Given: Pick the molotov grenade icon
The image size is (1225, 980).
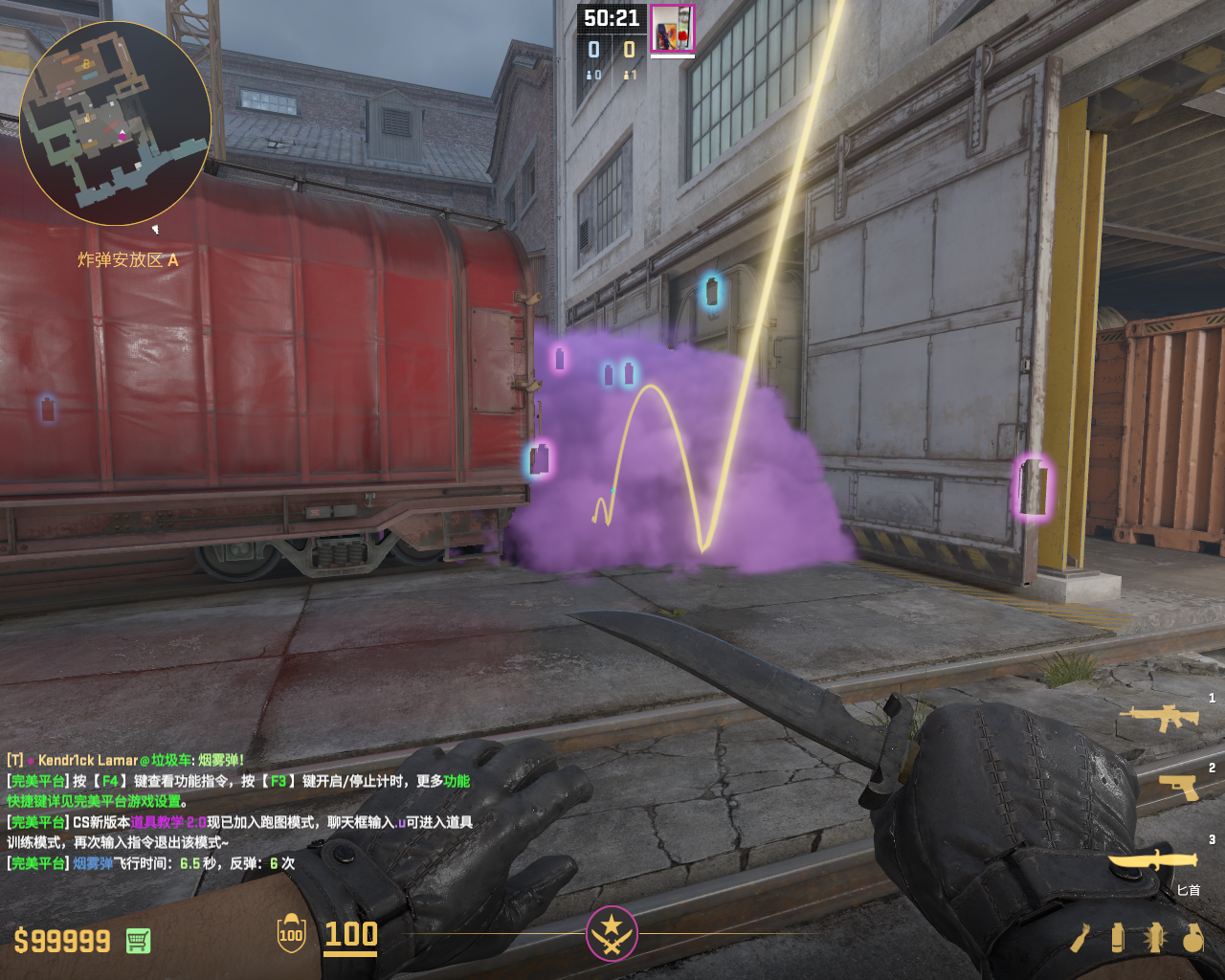Looking at the screenshot, I should tap(1080, 938).
